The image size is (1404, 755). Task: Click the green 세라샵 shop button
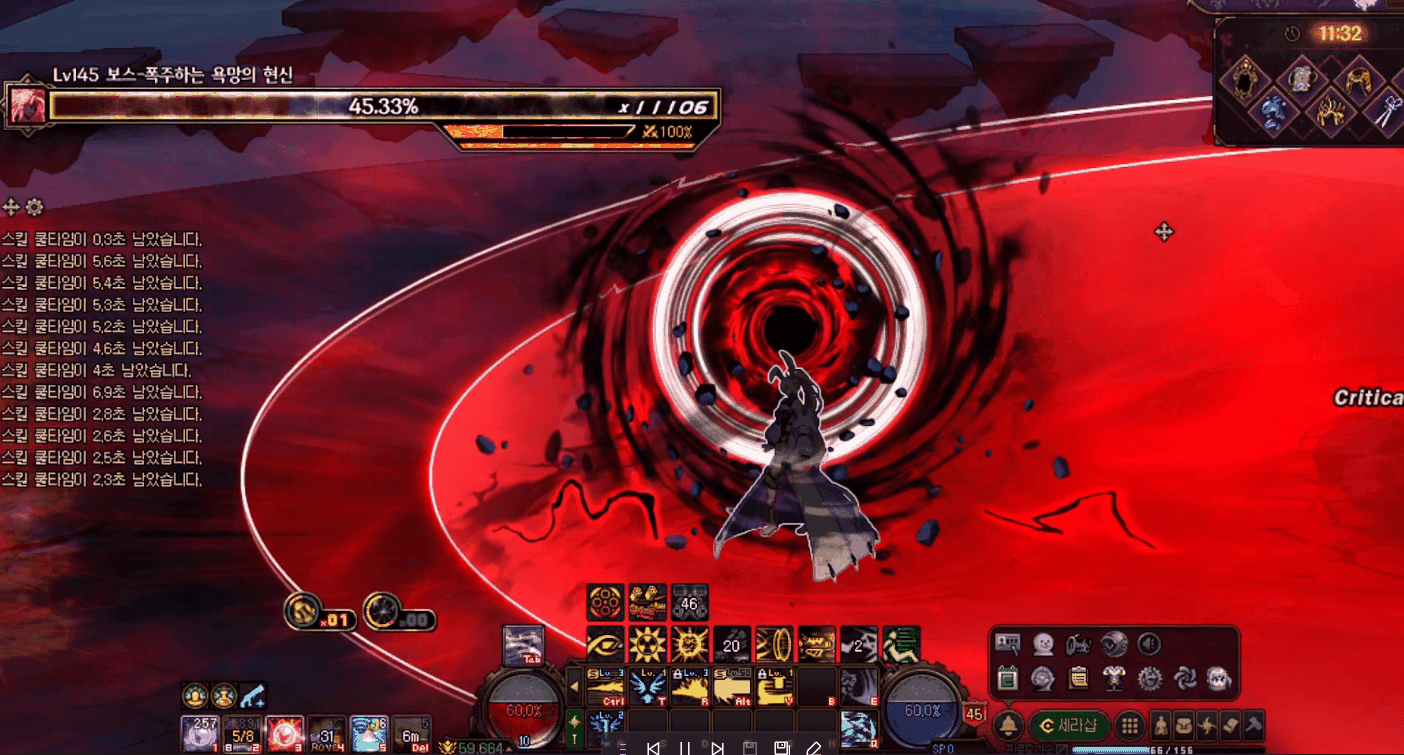tap(1069, 726)
